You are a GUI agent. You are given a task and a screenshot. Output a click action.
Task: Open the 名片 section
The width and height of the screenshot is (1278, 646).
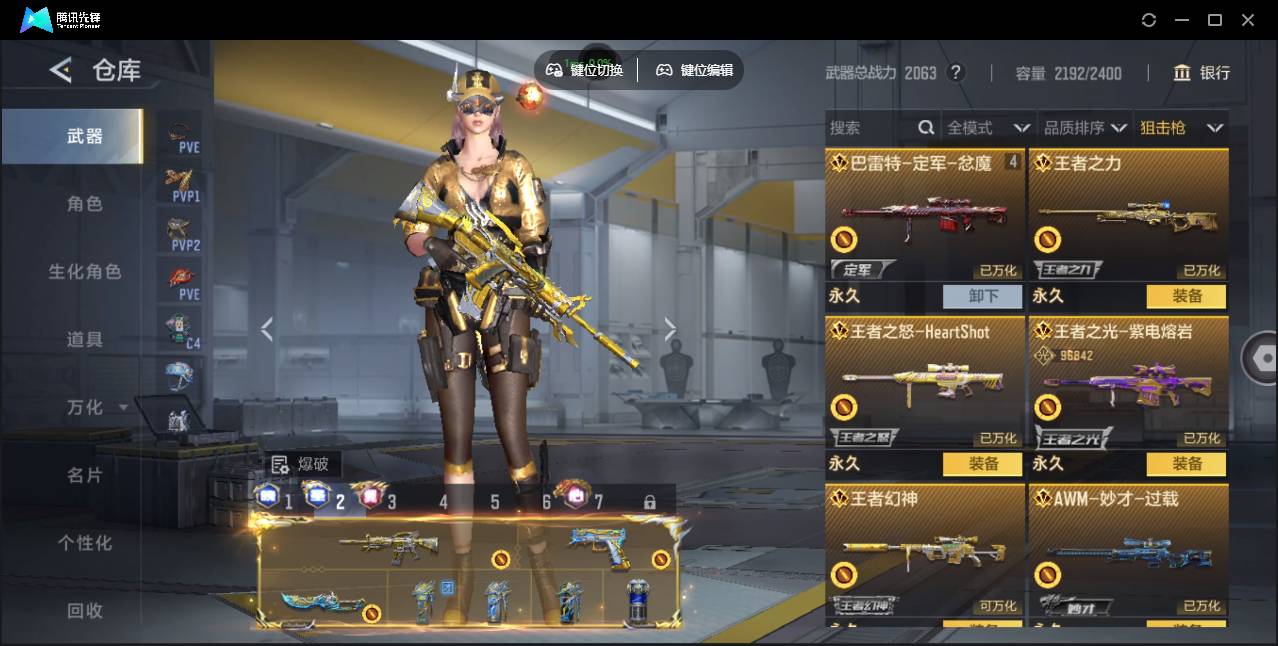[x=85, y=475]
